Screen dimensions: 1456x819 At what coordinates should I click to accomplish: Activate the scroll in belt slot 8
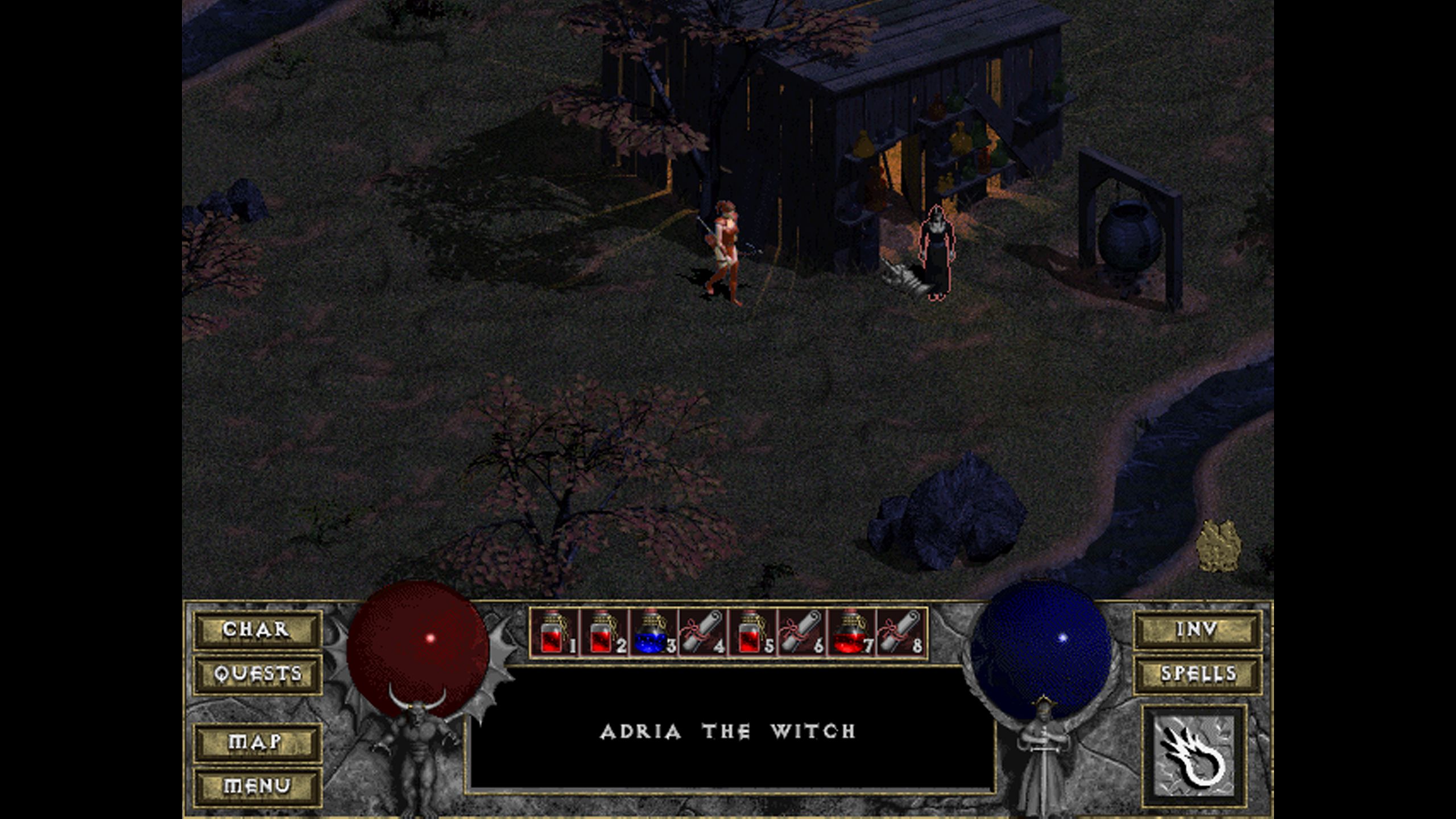[900, 632]
